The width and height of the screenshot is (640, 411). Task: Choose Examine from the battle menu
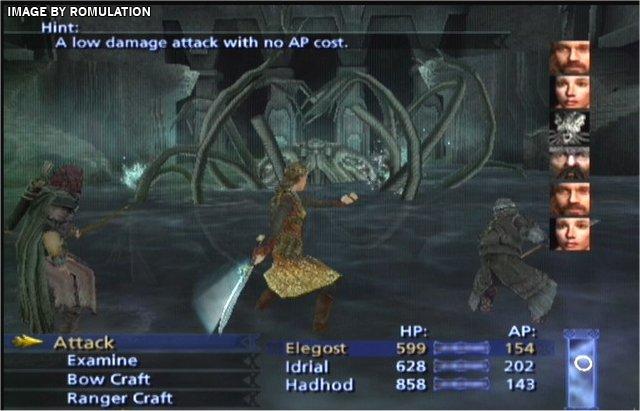point(102,361)
